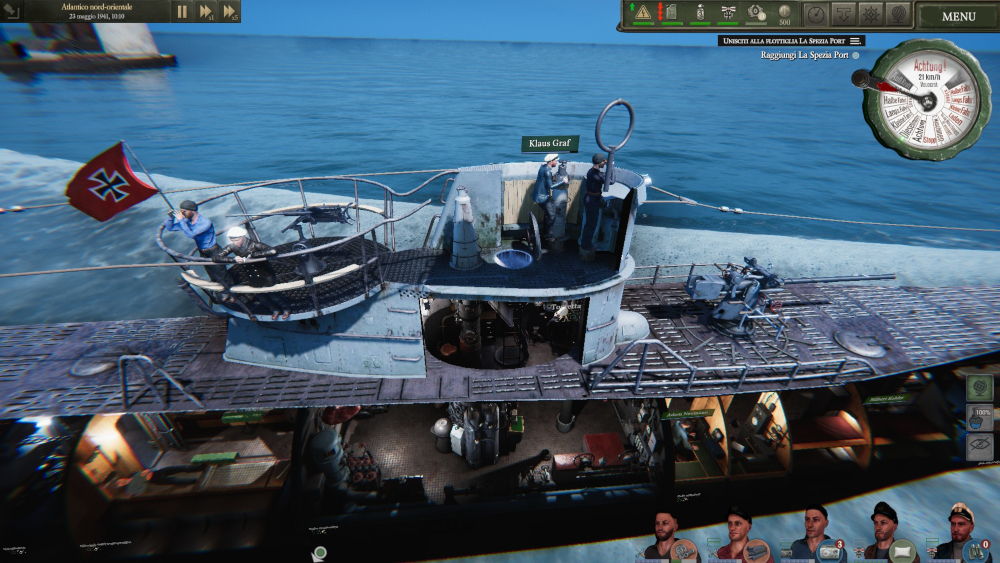The width and height of the screenshot is (1000, 563).
Task: Open the MENU button
Action: (x=958, y=16)
